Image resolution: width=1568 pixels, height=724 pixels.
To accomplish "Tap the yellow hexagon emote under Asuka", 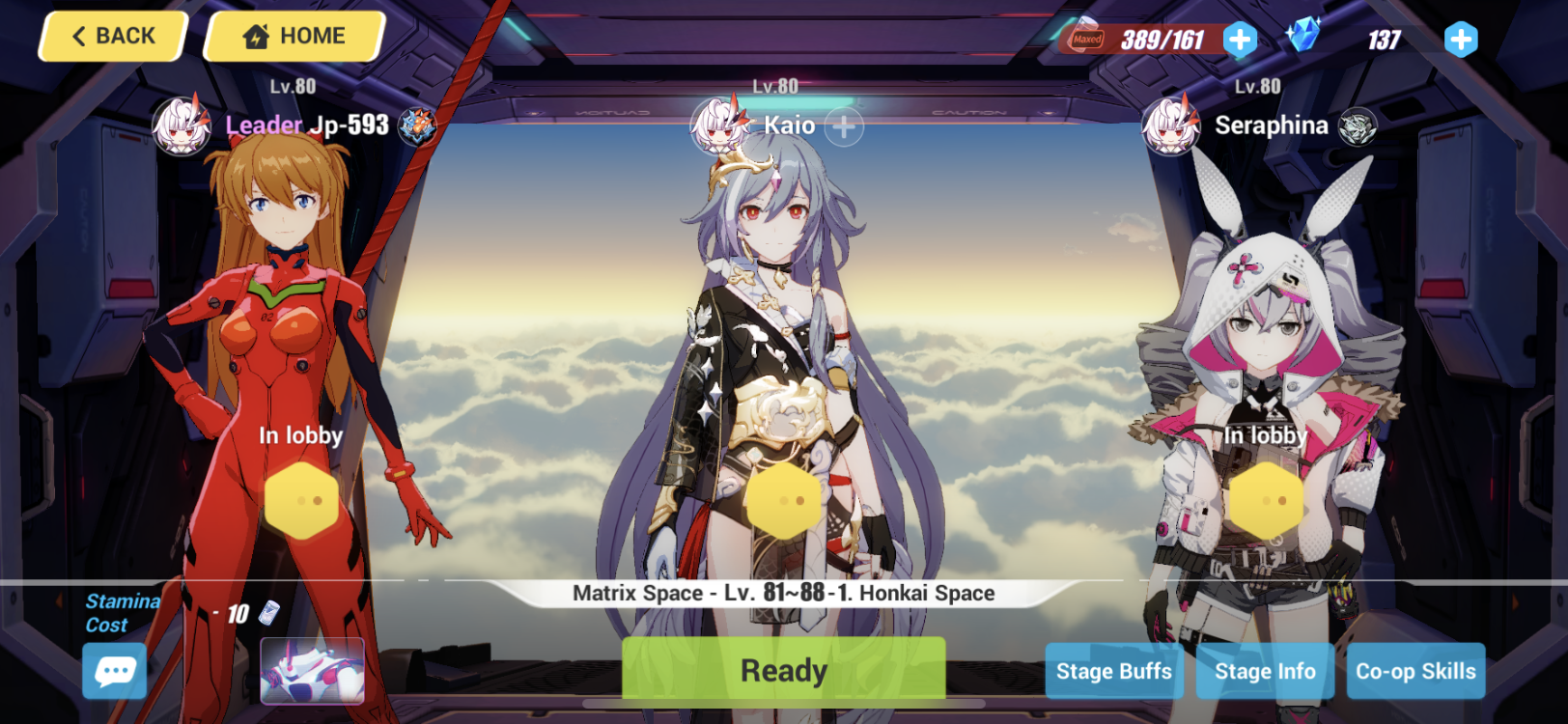I will (300, 498).
